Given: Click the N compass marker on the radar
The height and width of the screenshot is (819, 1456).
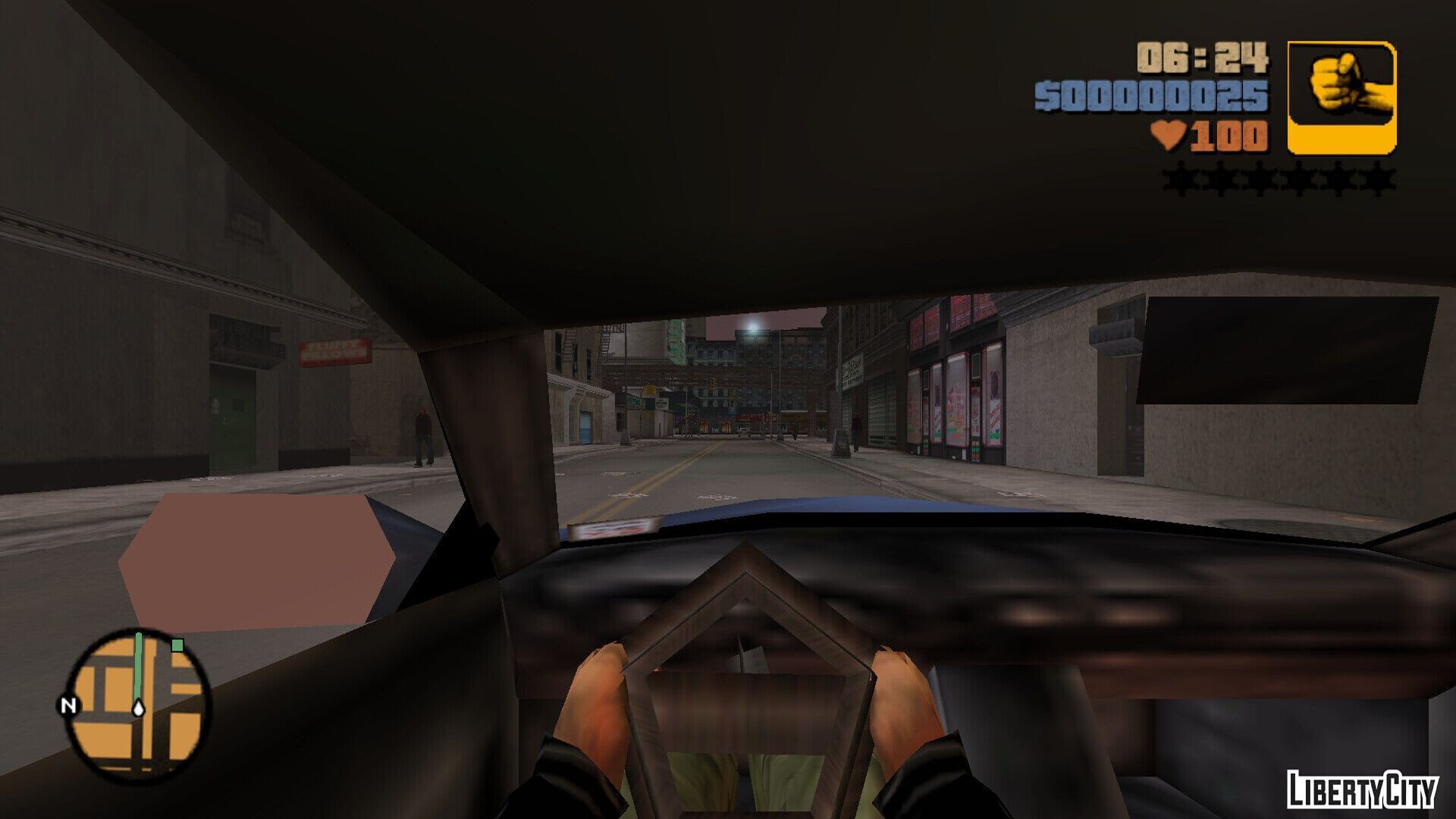Looking at the screenshot, I should (x=67, y=706).
